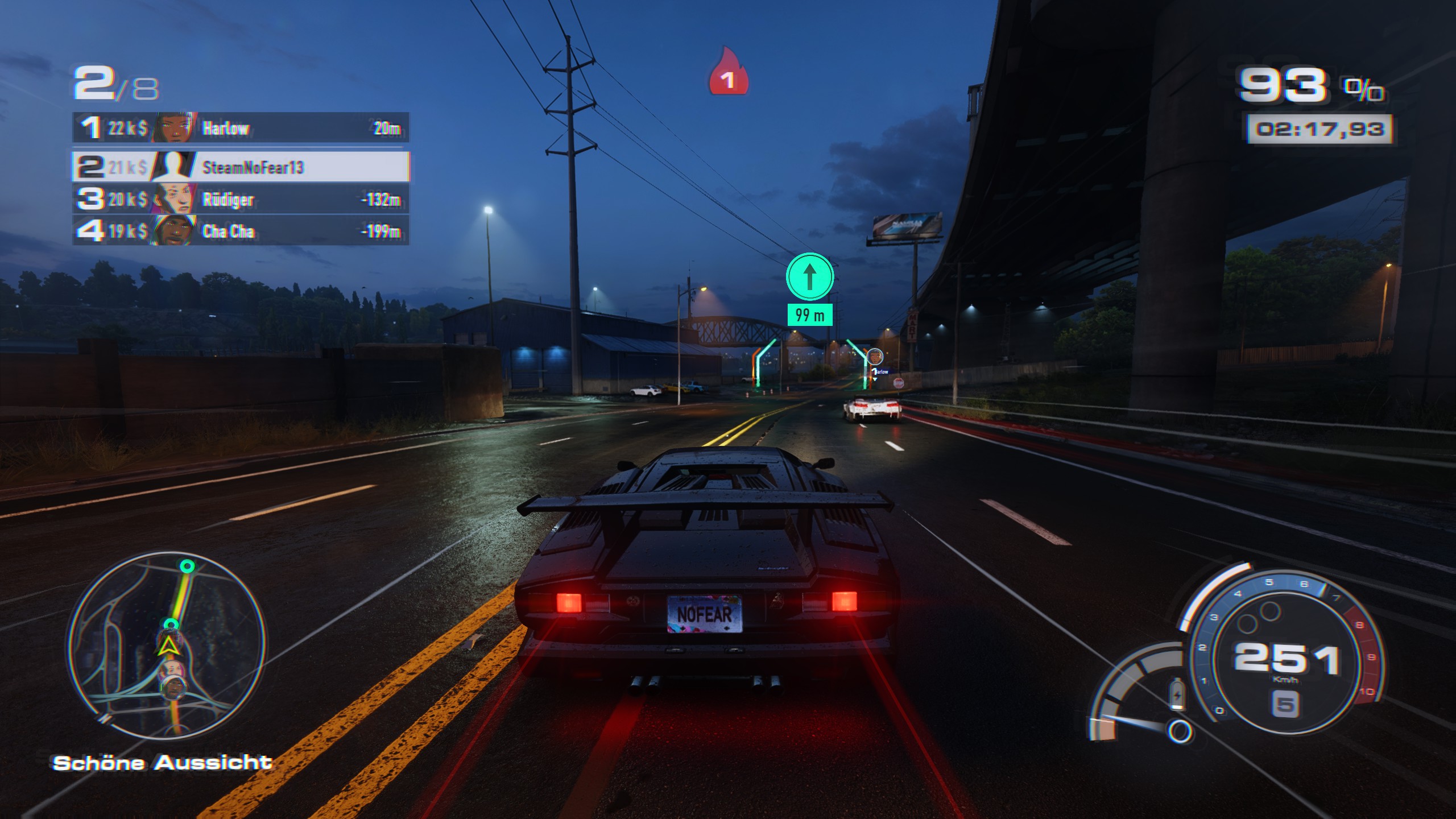Select Harlow's row in the leaderboard
Screen dimensions: 1456x819
pyautogui.click(x=240, y=128)
